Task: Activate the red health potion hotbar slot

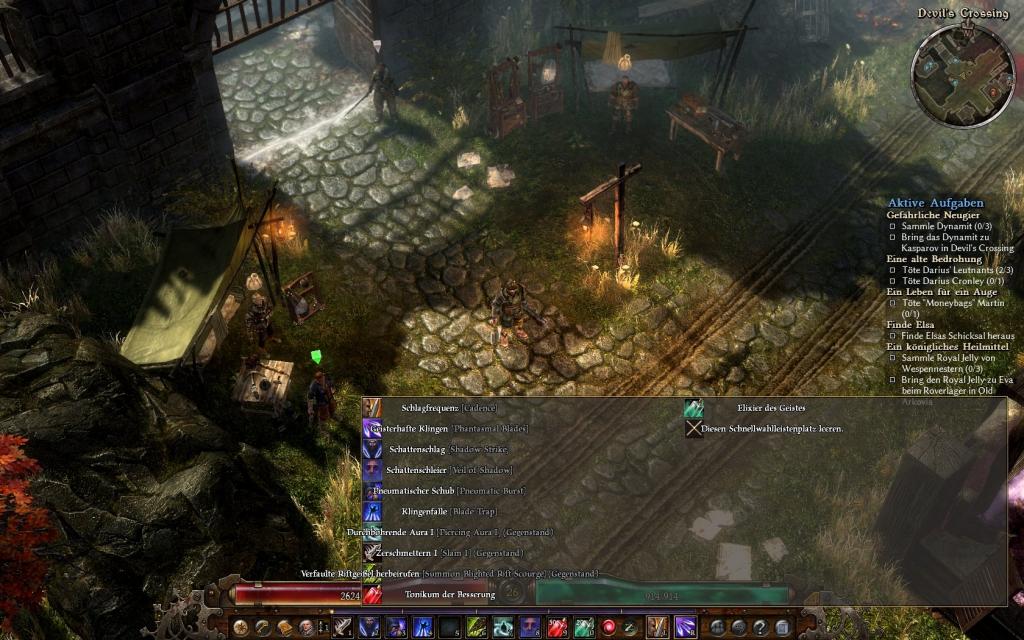Action: point(561,627)
